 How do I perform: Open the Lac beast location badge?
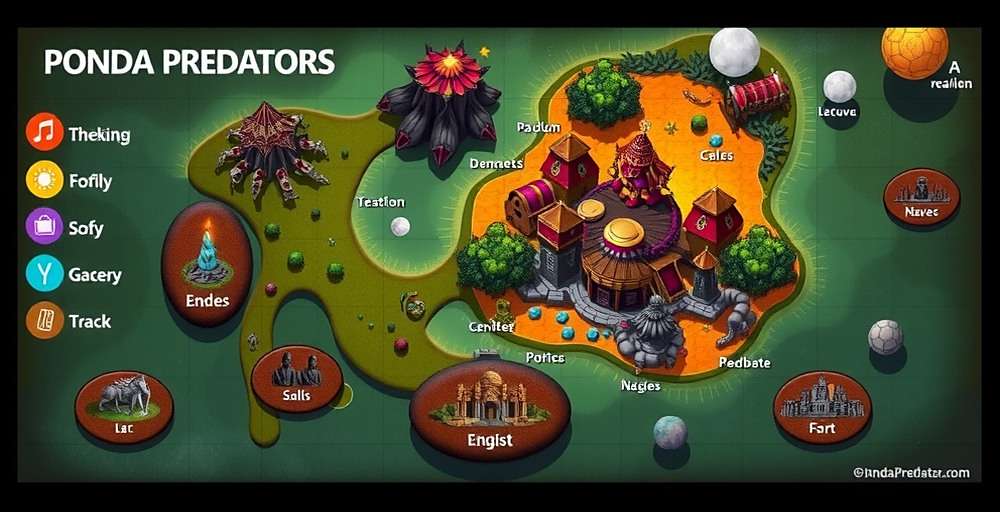coord(124,405)
